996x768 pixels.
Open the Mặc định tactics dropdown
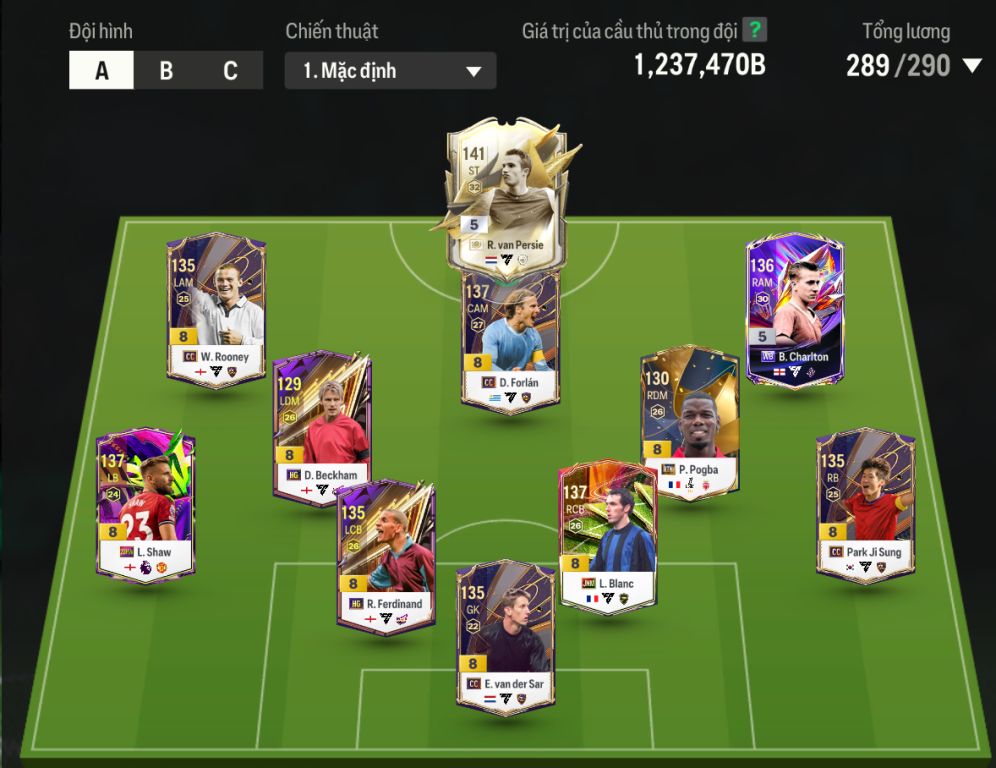[x=390, y=71]
